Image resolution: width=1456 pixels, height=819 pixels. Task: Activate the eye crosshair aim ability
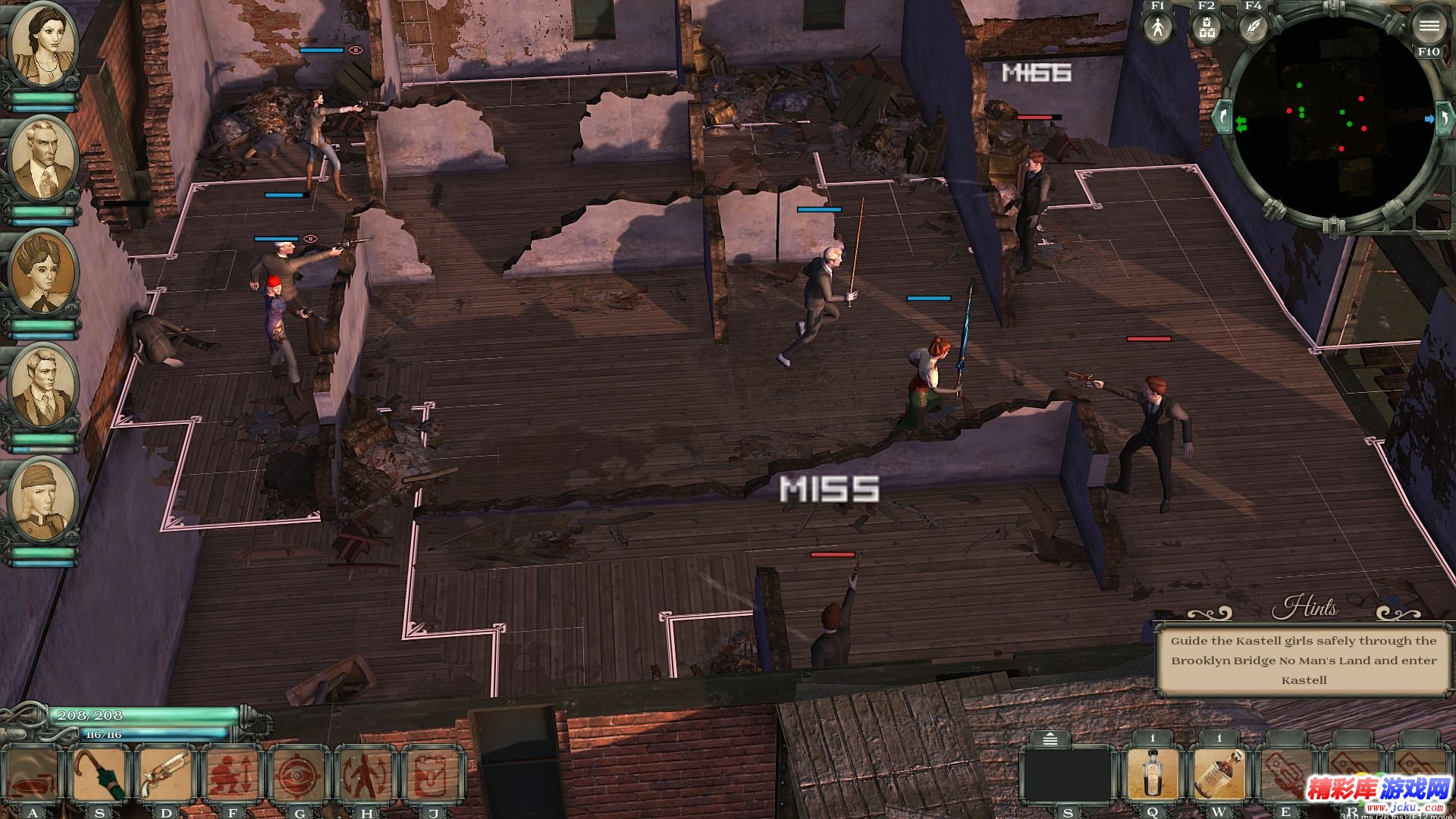point(299,775)
